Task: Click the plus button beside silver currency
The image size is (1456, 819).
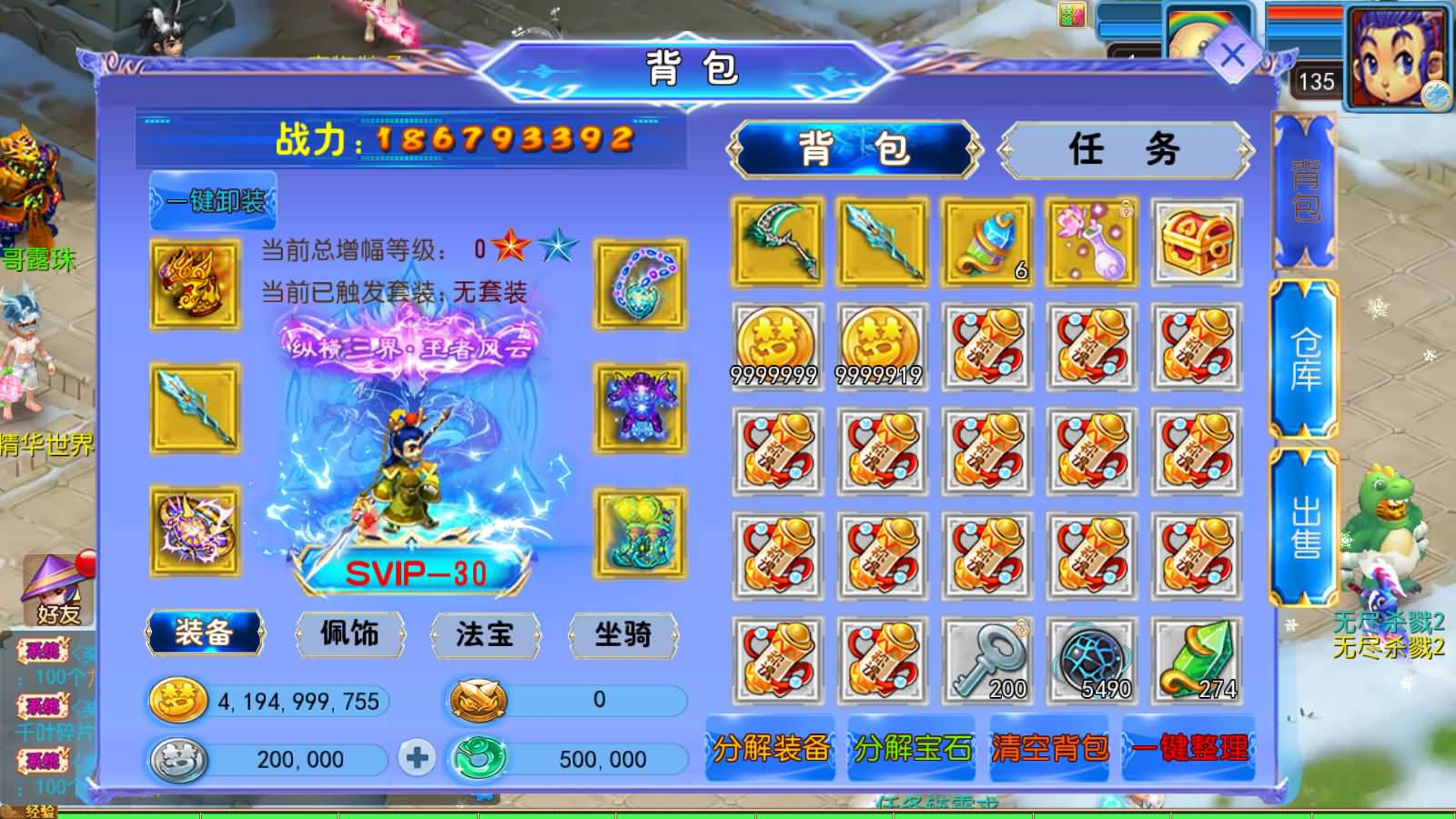Action: click(417, 759)
